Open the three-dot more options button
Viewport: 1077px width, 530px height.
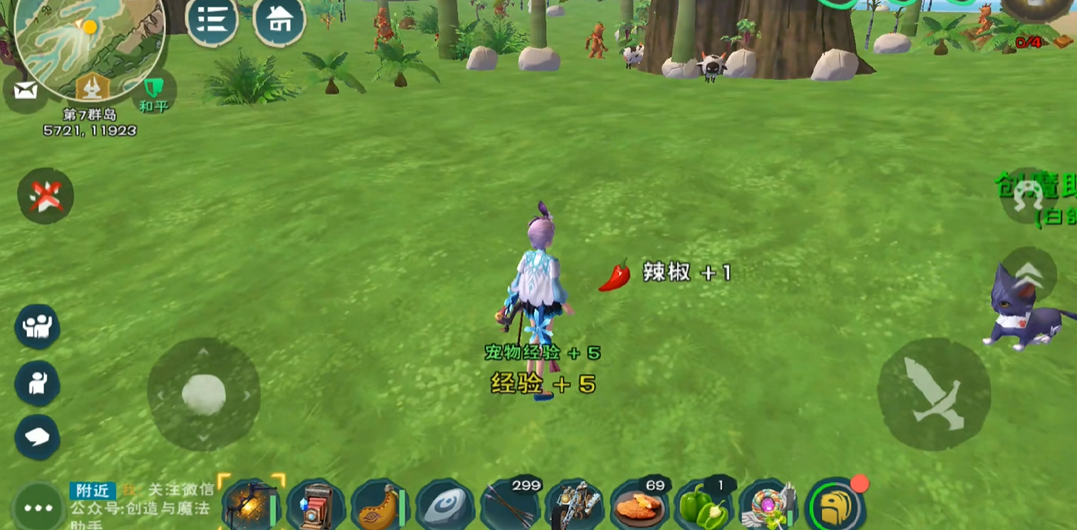click(38, 507)
